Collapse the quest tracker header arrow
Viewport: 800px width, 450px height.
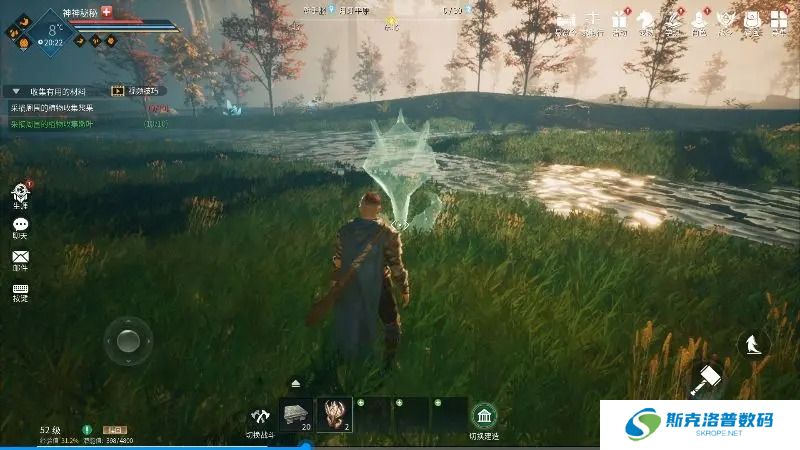(x=15, y=91)
